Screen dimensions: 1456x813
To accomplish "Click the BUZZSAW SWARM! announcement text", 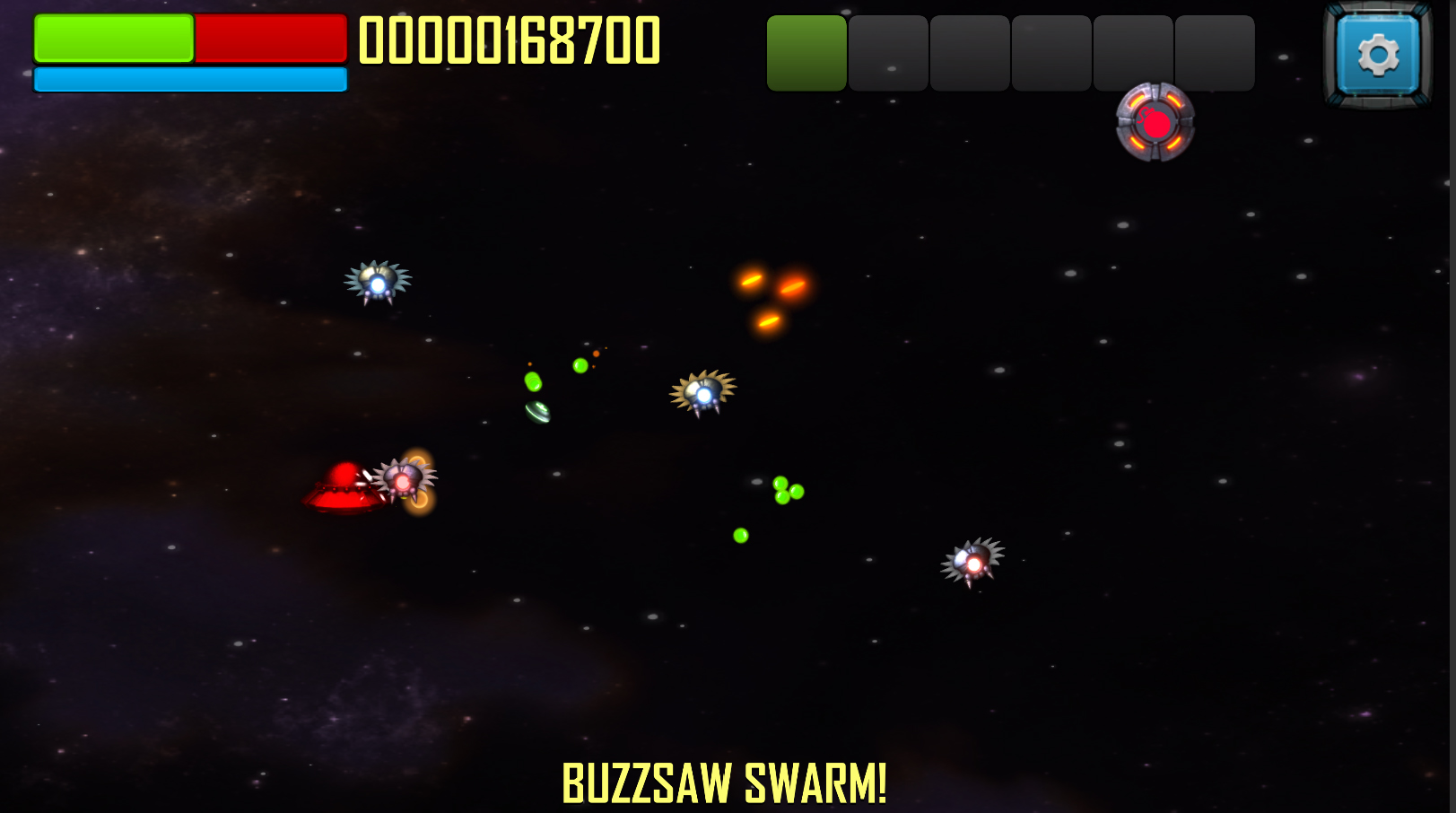I will click(x=723, y=782).
